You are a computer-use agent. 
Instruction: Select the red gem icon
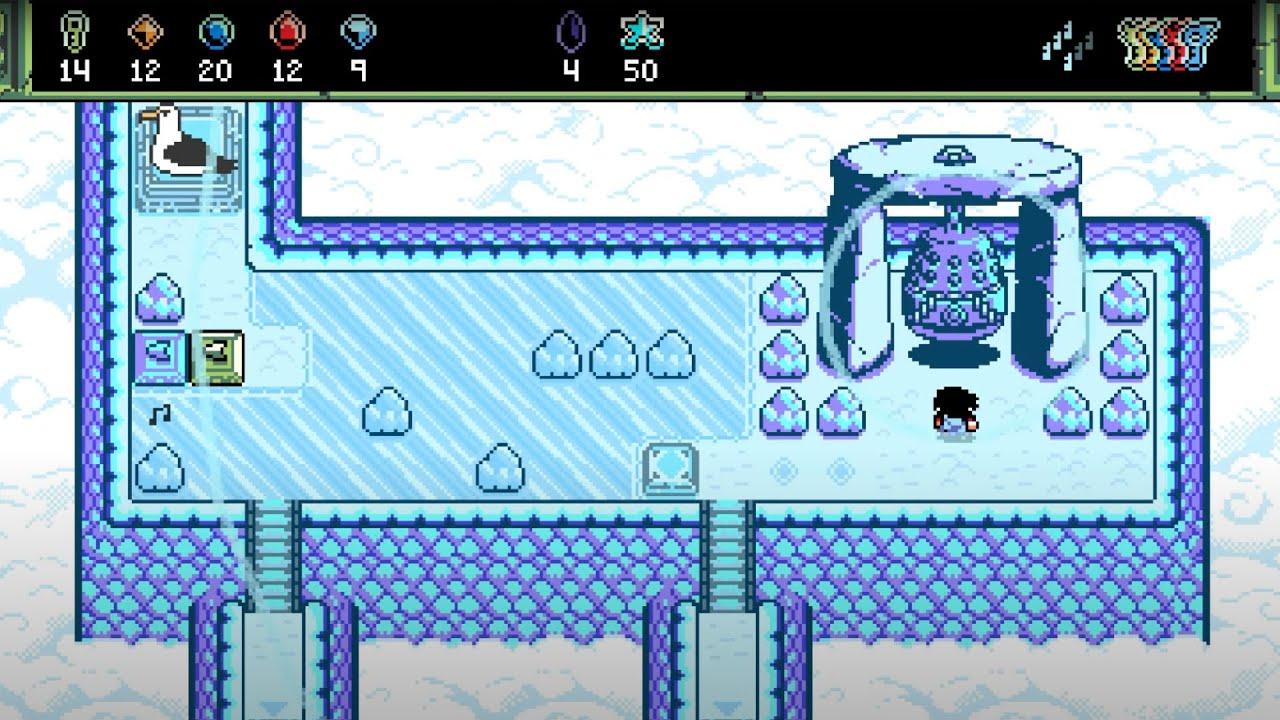pos(286,32)
